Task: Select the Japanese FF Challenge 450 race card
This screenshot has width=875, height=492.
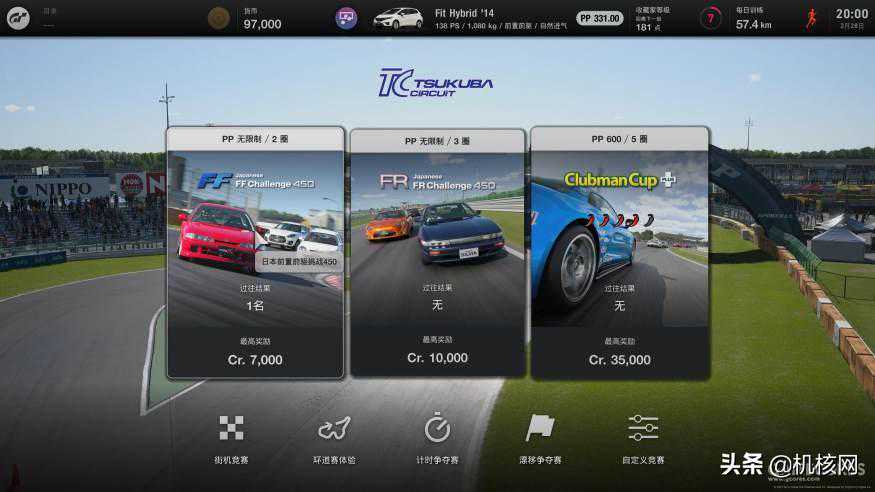Action: pyautogui.click(x=255, y=252)
